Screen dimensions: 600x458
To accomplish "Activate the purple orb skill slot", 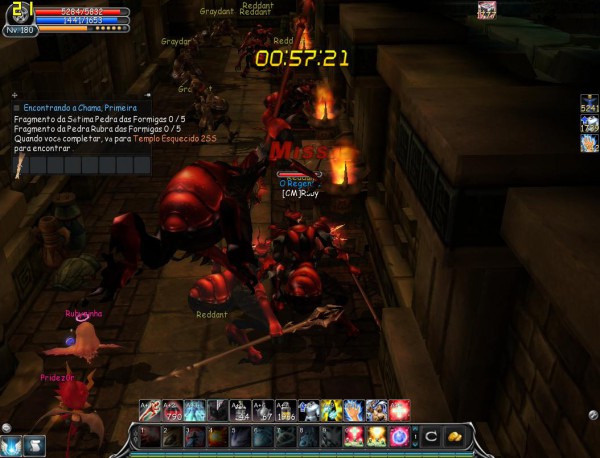I will pos(399,436).
